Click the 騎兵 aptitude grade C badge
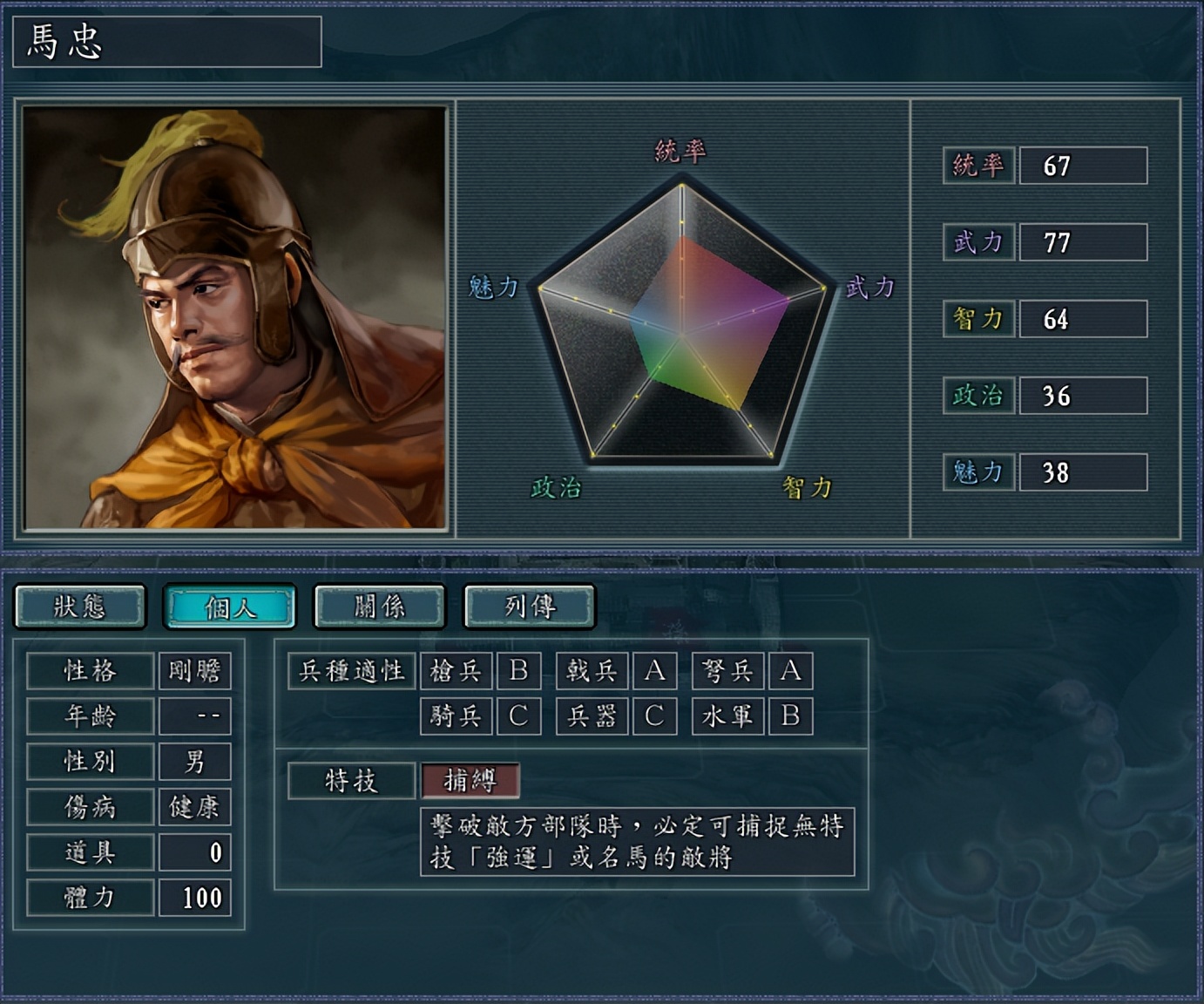Screen dimensions: 1204x1004 (x=518, y=716)
